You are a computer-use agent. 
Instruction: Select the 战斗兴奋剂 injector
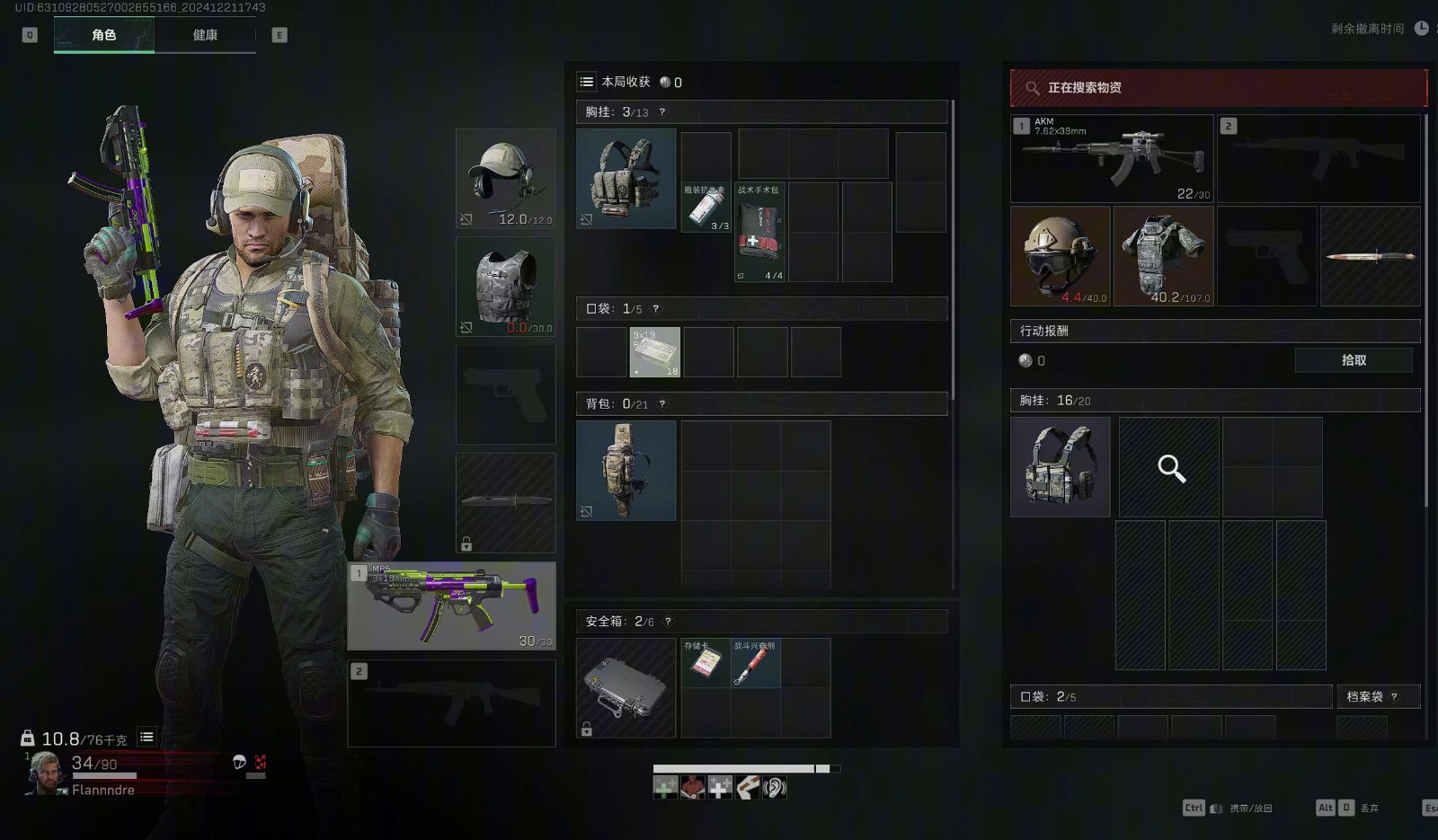point(755,663)
